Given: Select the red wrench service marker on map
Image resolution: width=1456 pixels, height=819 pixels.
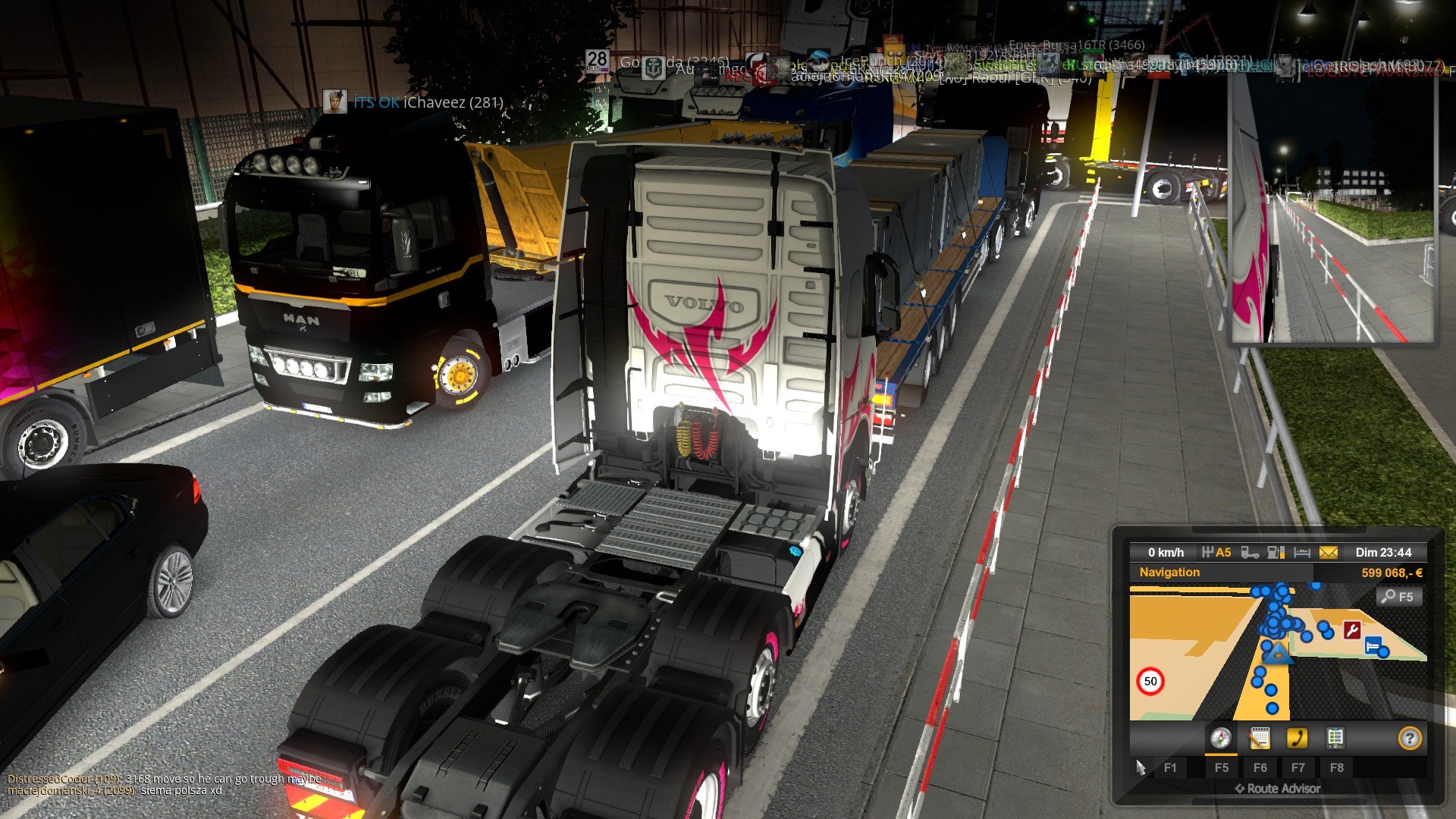Looking at the screenshot, I should [x=1351, y=630].
